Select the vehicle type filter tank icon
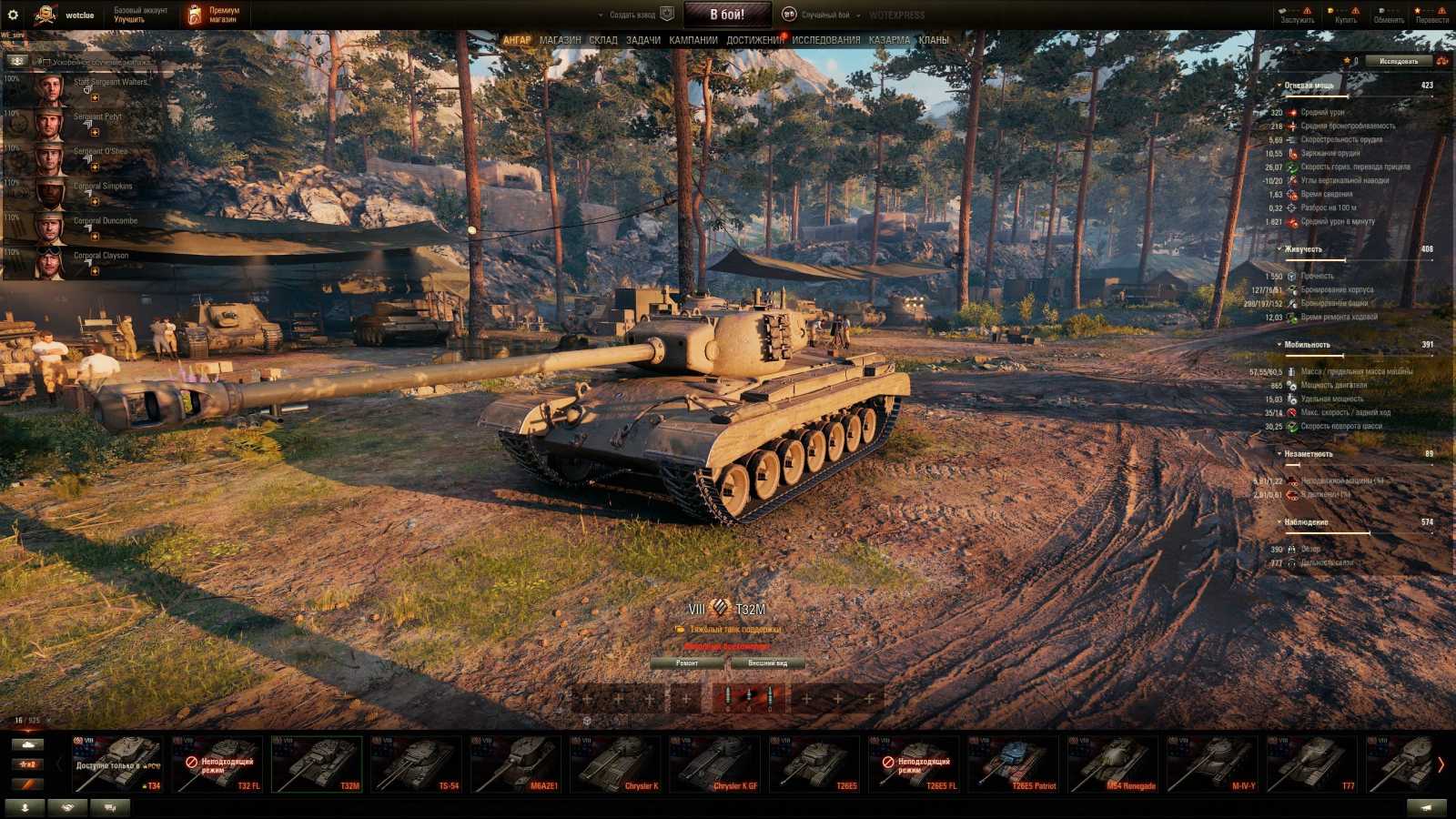This screenshot has height=819, width=1456. coord(28,744)
